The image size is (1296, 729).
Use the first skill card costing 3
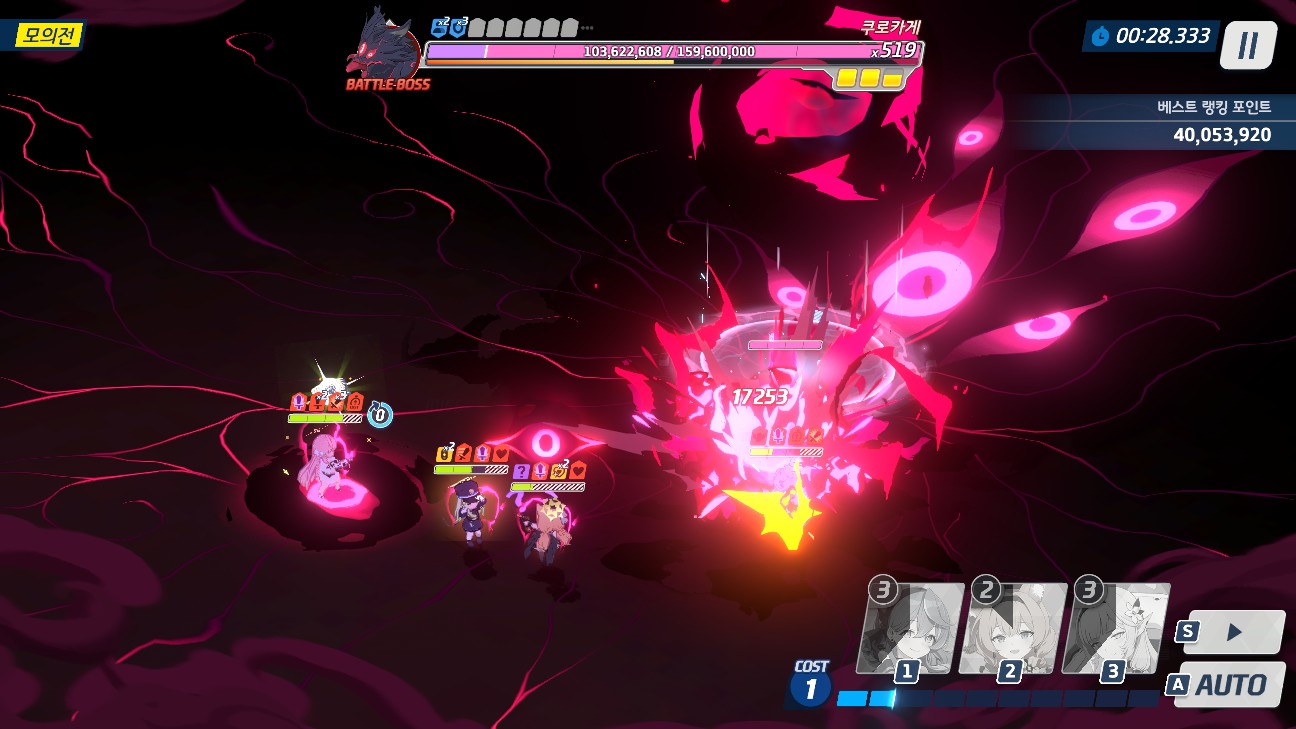pyautogui.click(x=910, y=630)
